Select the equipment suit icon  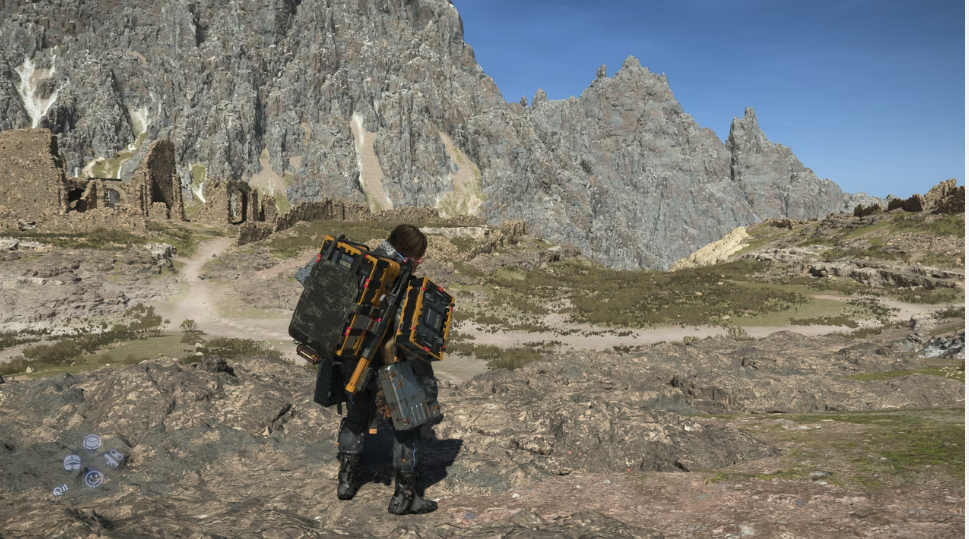coord(72,462)
